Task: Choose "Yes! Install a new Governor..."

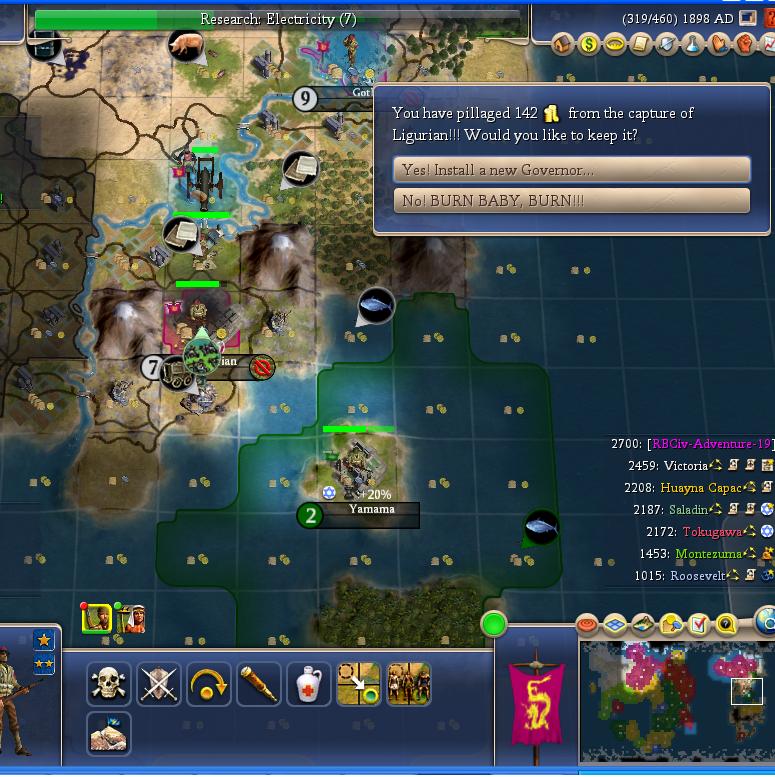Action: pyautogui.click(x=572, y=170)
